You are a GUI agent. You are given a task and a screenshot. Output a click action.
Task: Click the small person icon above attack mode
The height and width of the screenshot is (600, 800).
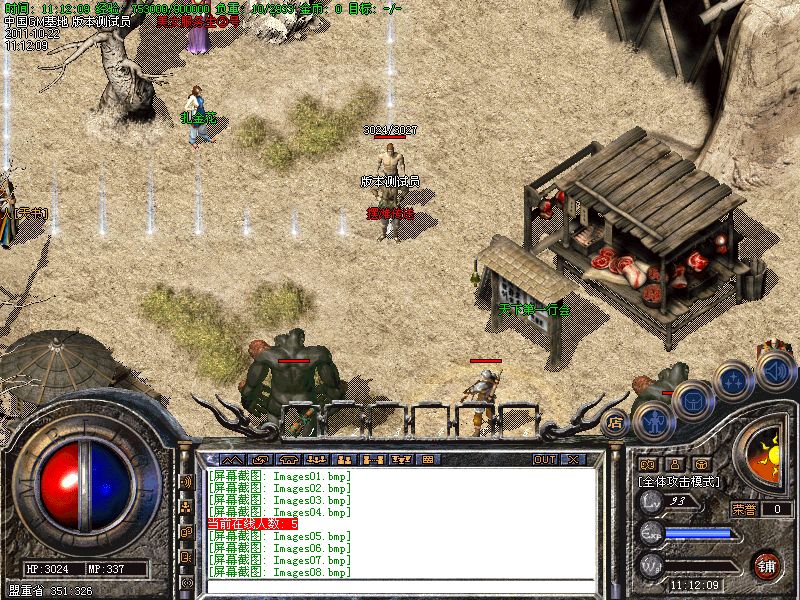674,464
